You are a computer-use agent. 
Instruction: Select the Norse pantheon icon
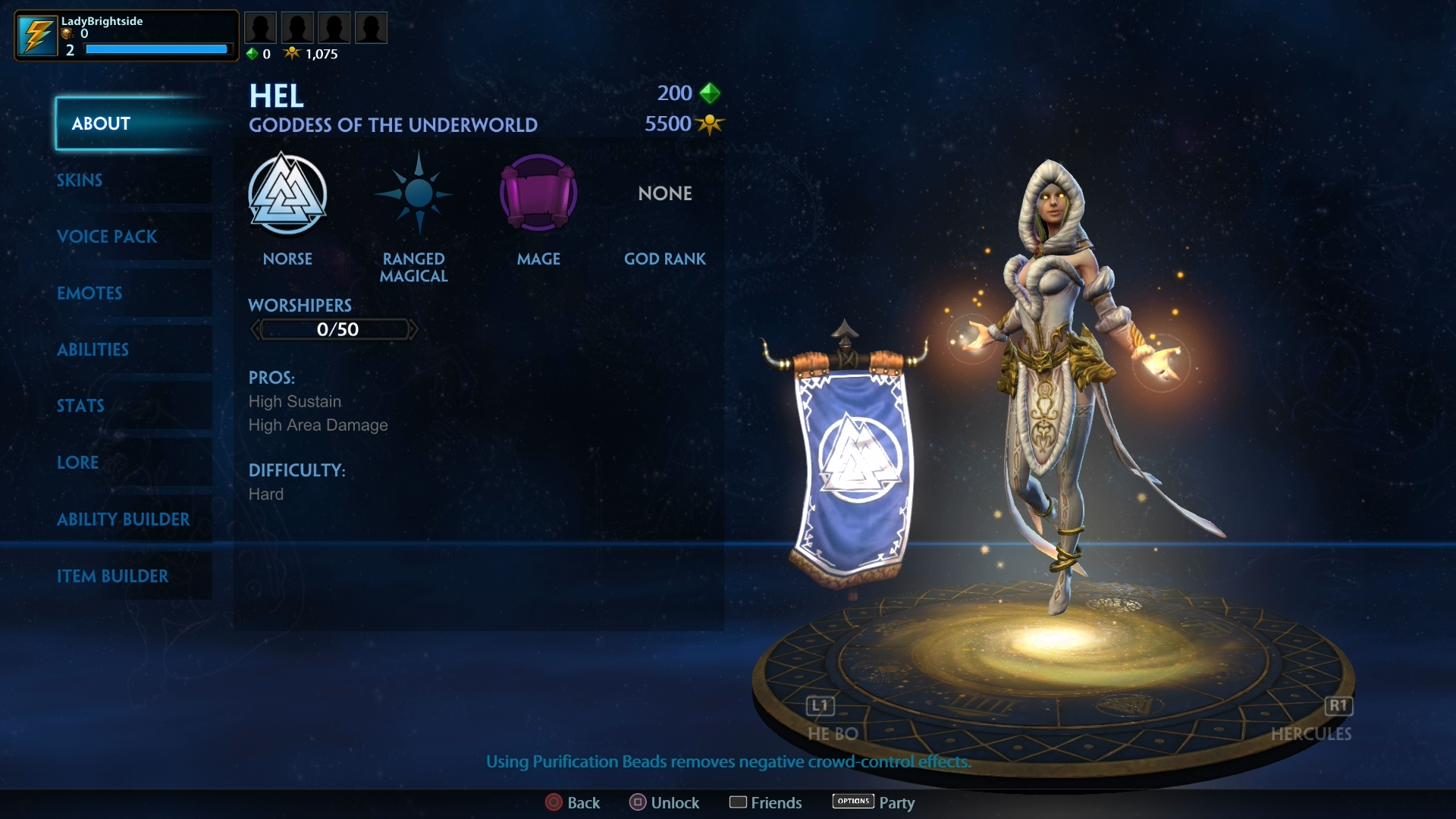[x=288, y=193]
